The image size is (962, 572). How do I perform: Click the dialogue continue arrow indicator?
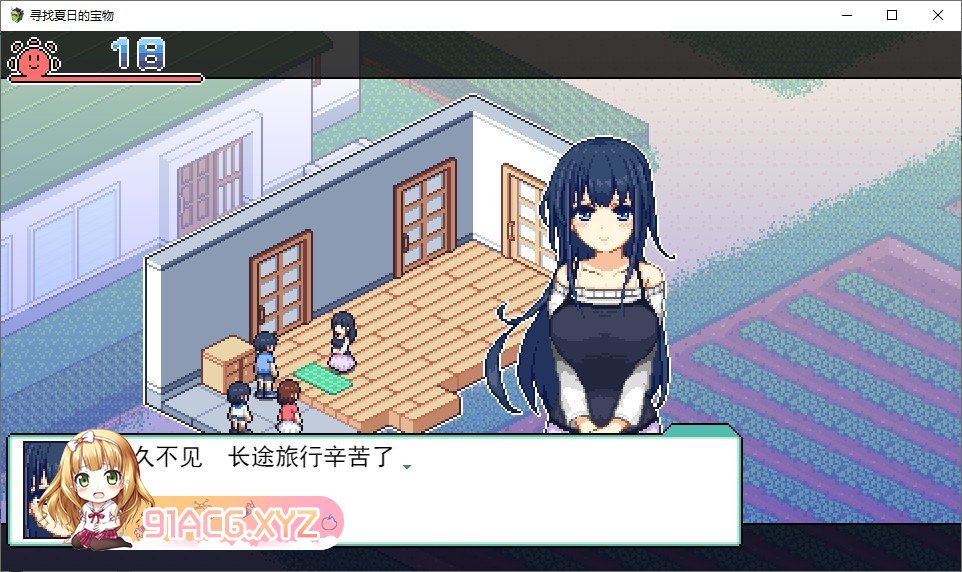click(x=407, y=466)
